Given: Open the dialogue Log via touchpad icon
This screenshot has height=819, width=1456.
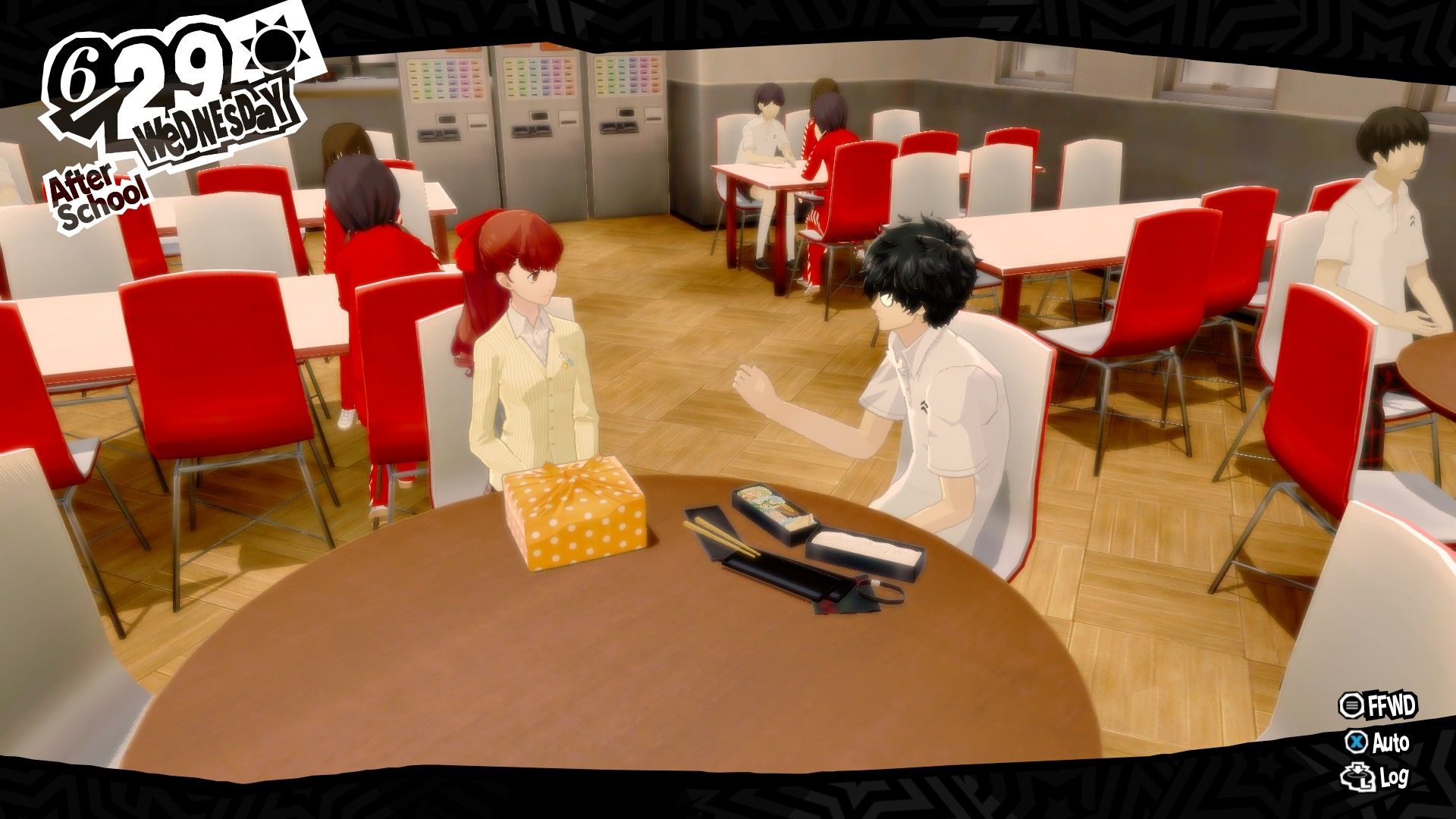Looking at the screenshot, I should (1357, 777).
